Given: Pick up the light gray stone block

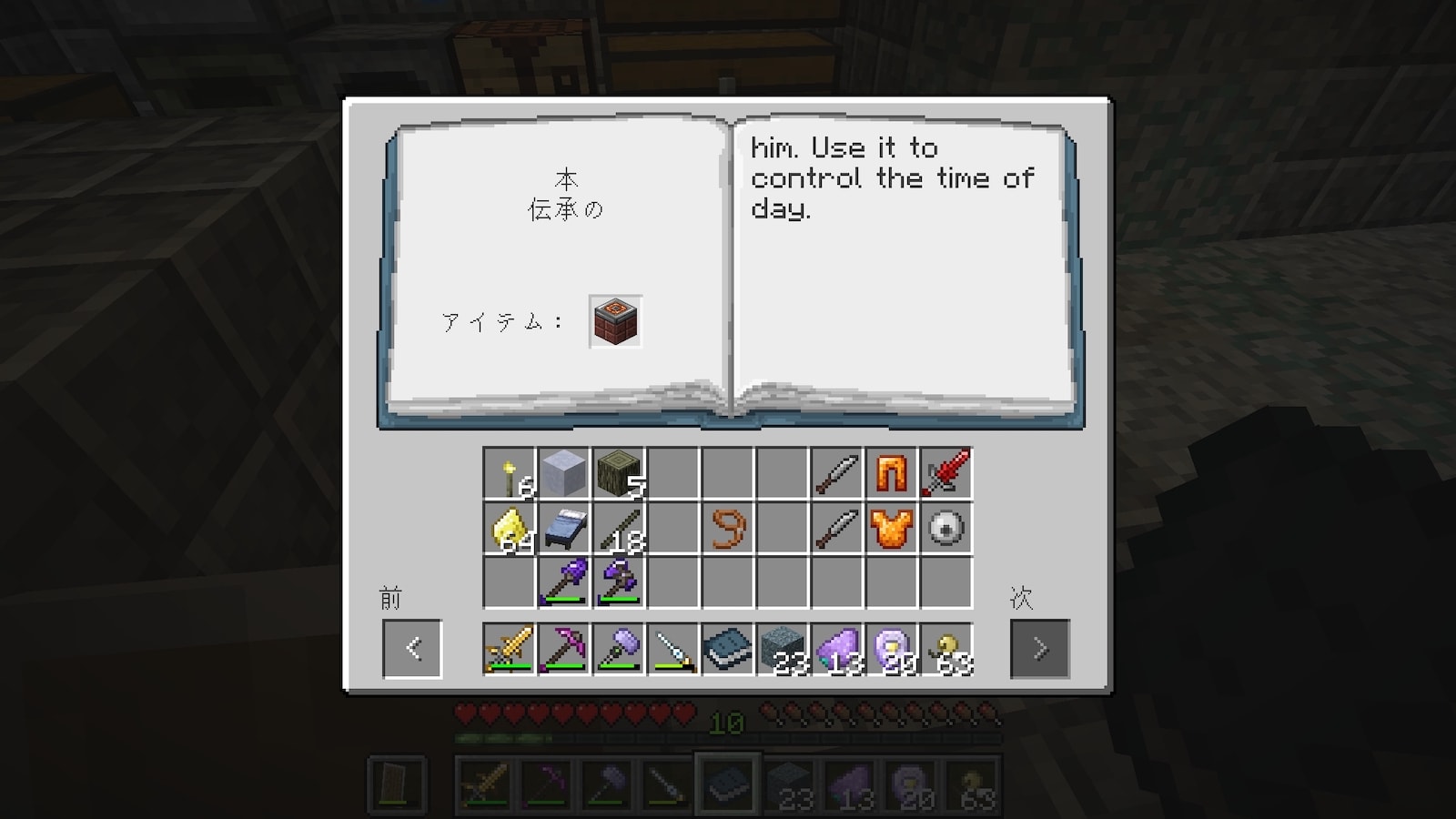Looking at the screenshot, I should click(563, 474).
